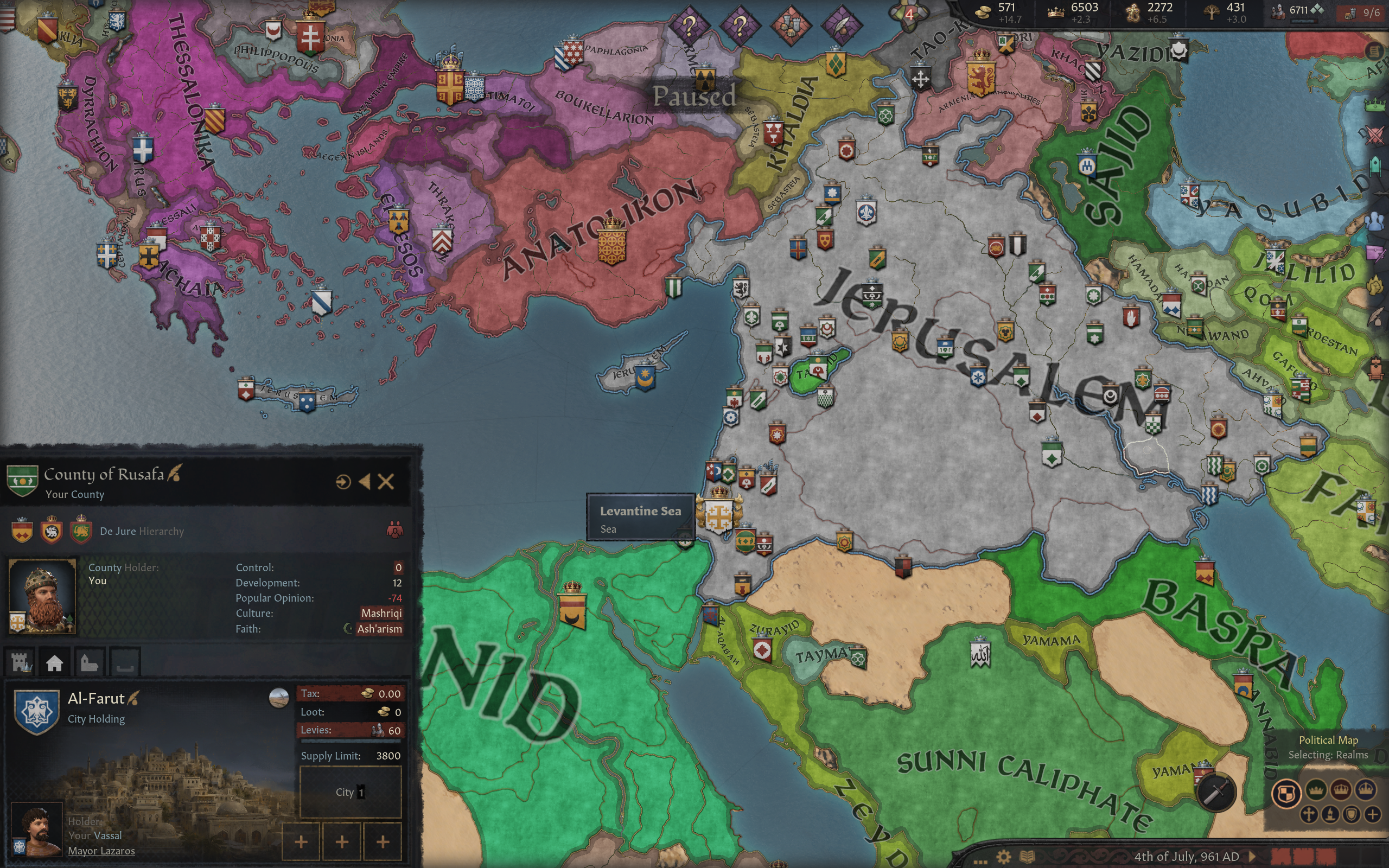The image size is (1389, 868).
Task: Open your ruler's portrait in county panel
Action: pos(42,595)
